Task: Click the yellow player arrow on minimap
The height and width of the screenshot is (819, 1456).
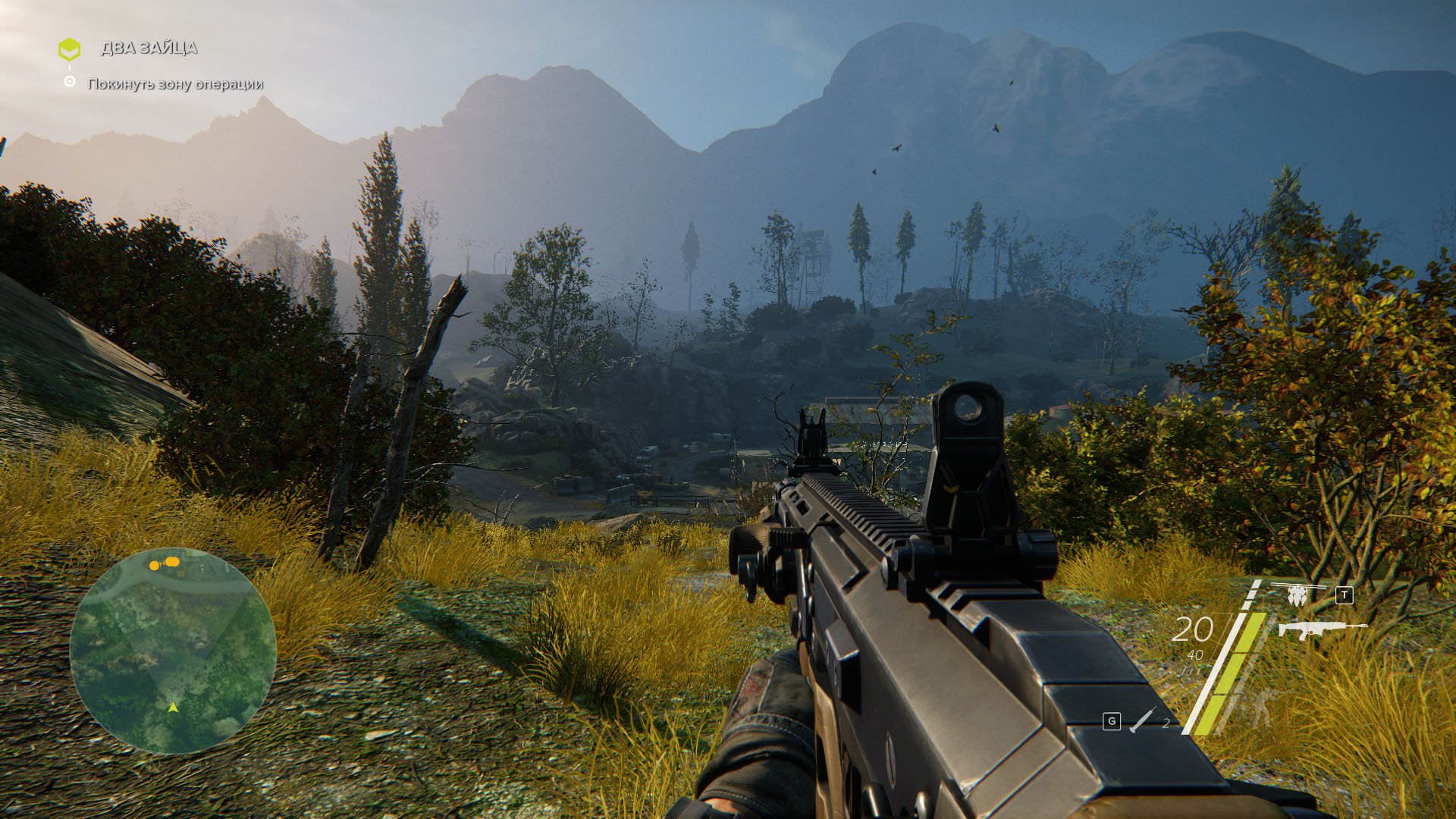Action: coord(173,707)
